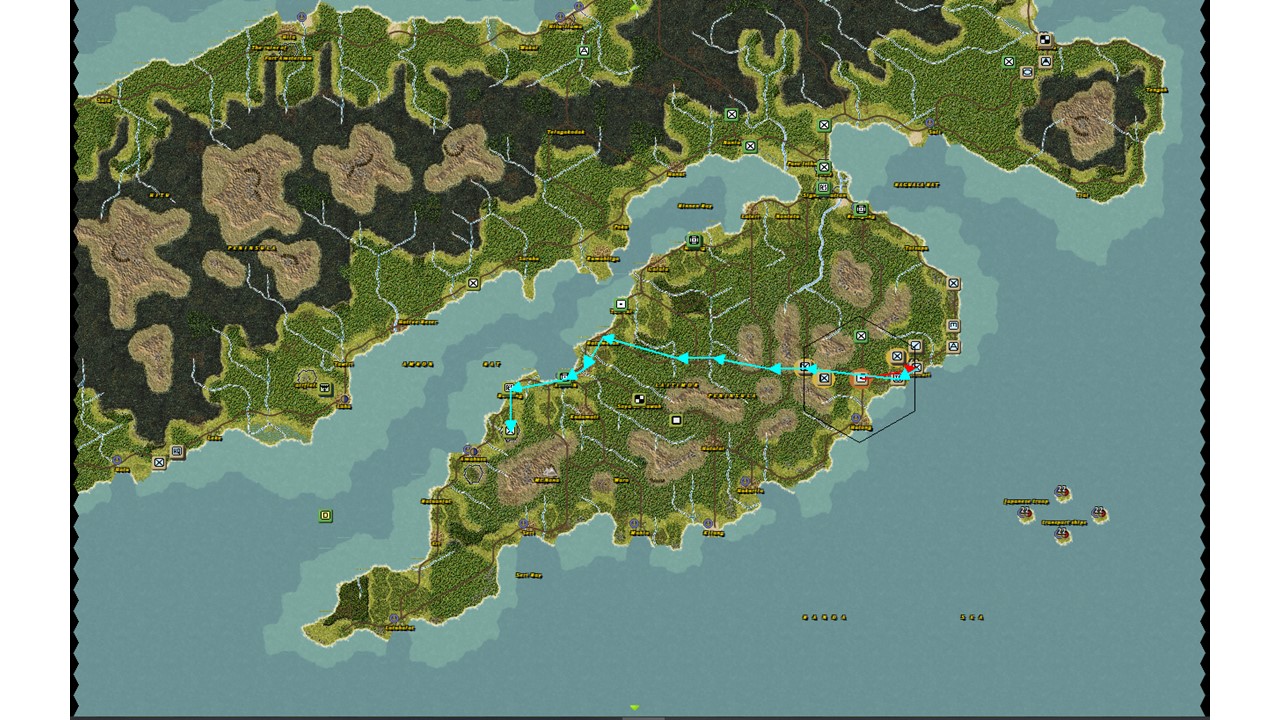Image resolution: width=1280 pixels, height=720 pixels.
Task: Click the checkered industry counter in the island interior
Action: click(639, 399)
